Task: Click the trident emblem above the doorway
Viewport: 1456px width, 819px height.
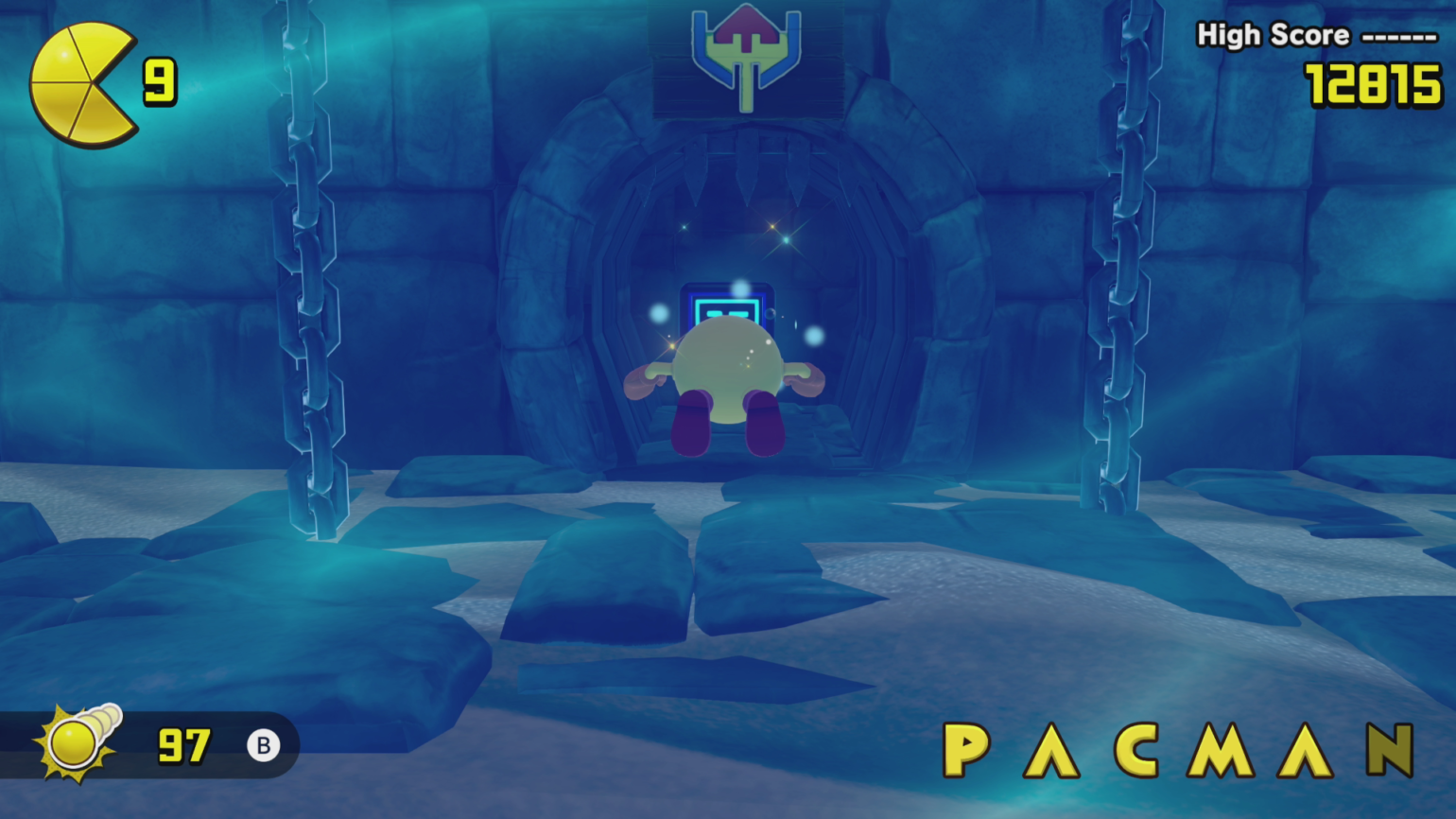Action: click(x=746, y=55)
